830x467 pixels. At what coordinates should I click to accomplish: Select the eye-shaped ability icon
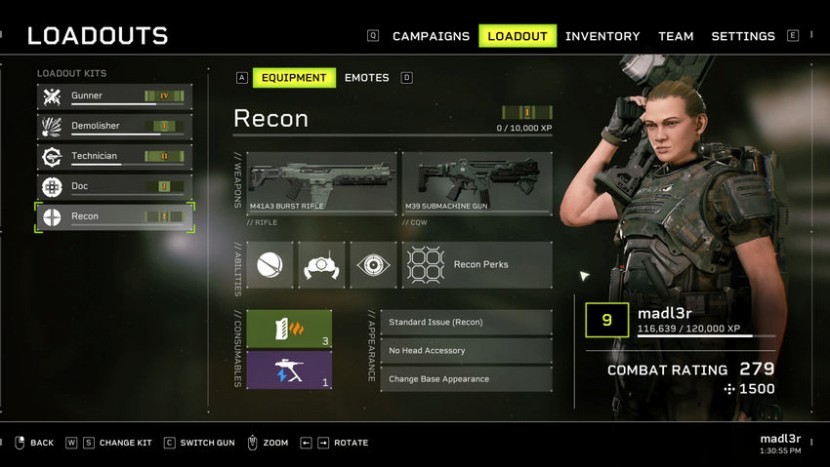375,265
